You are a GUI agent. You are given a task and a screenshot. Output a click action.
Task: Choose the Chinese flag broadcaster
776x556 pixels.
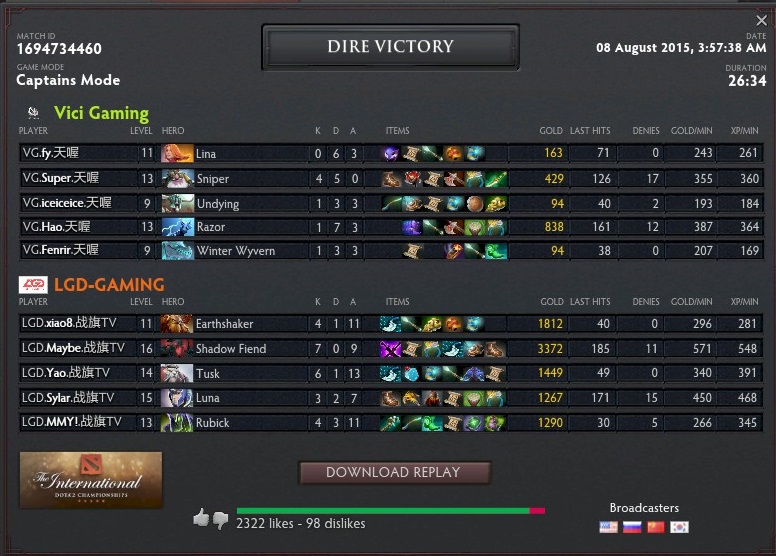[x=656, y=527]
